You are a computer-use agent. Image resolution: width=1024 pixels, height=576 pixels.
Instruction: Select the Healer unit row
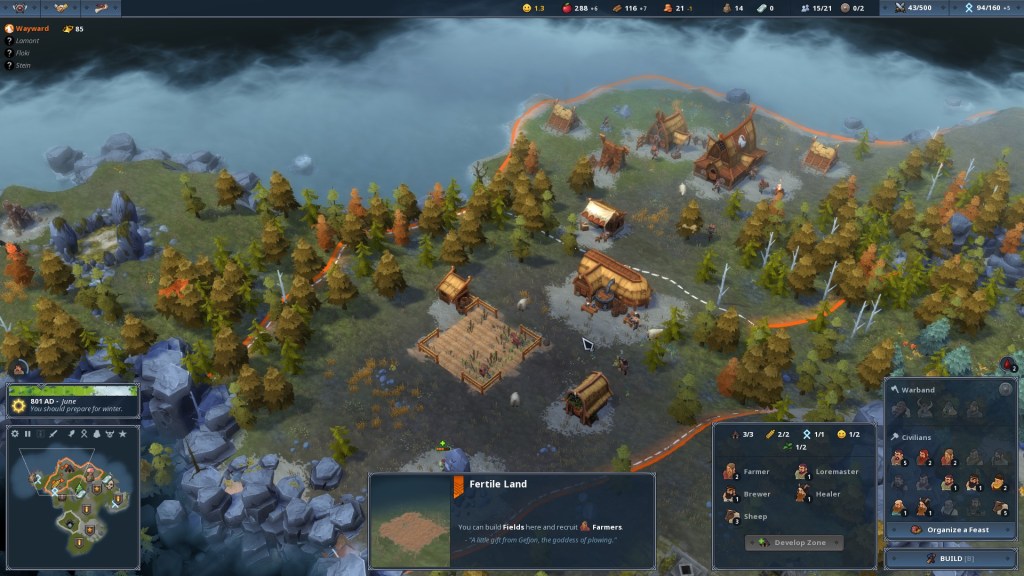point(820,494)
